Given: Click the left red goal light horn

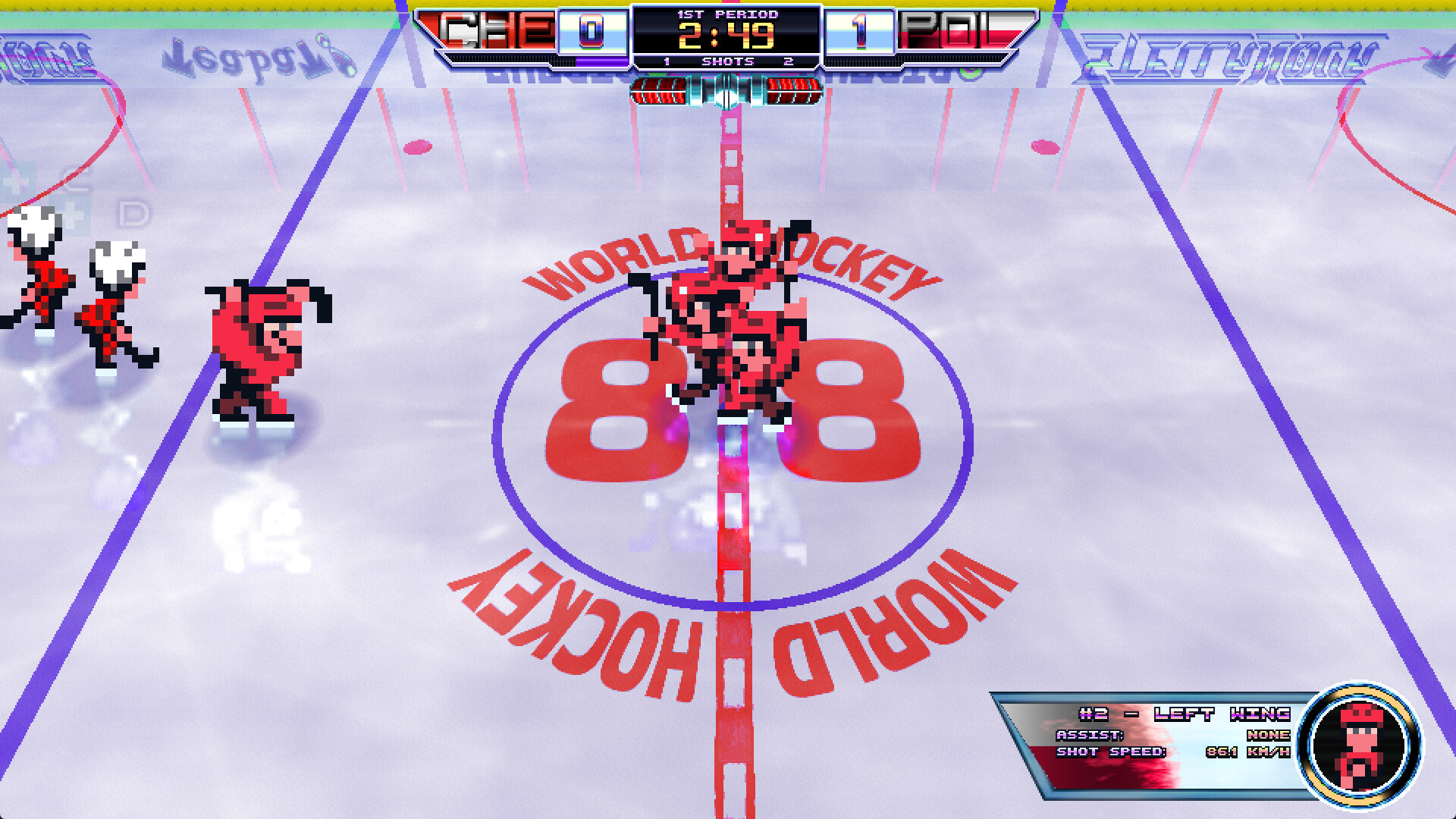Looking at the screenshot, I should 660,93.
